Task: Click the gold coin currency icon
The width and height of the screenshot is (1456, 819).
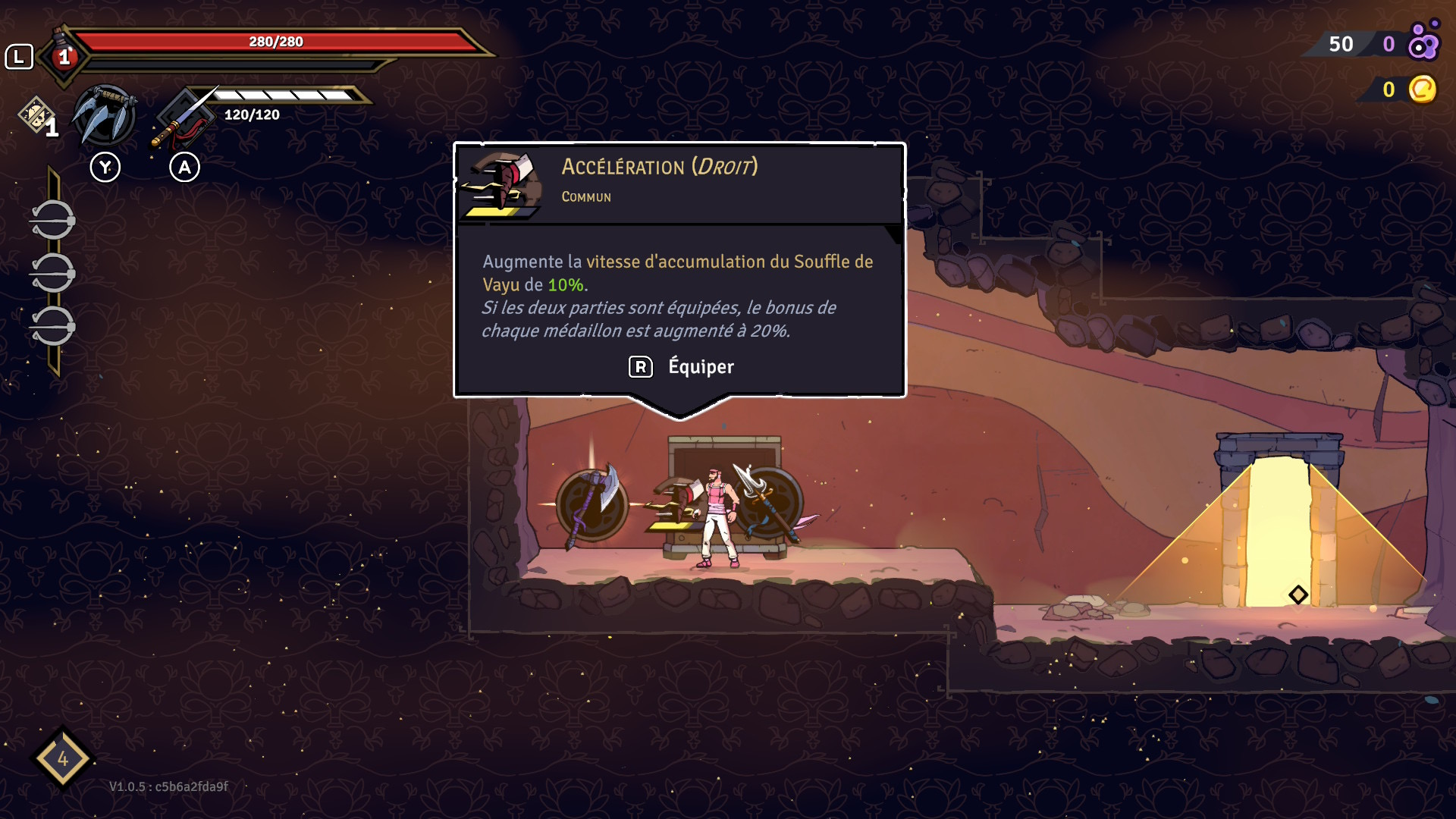Action: click(1422, 89)
